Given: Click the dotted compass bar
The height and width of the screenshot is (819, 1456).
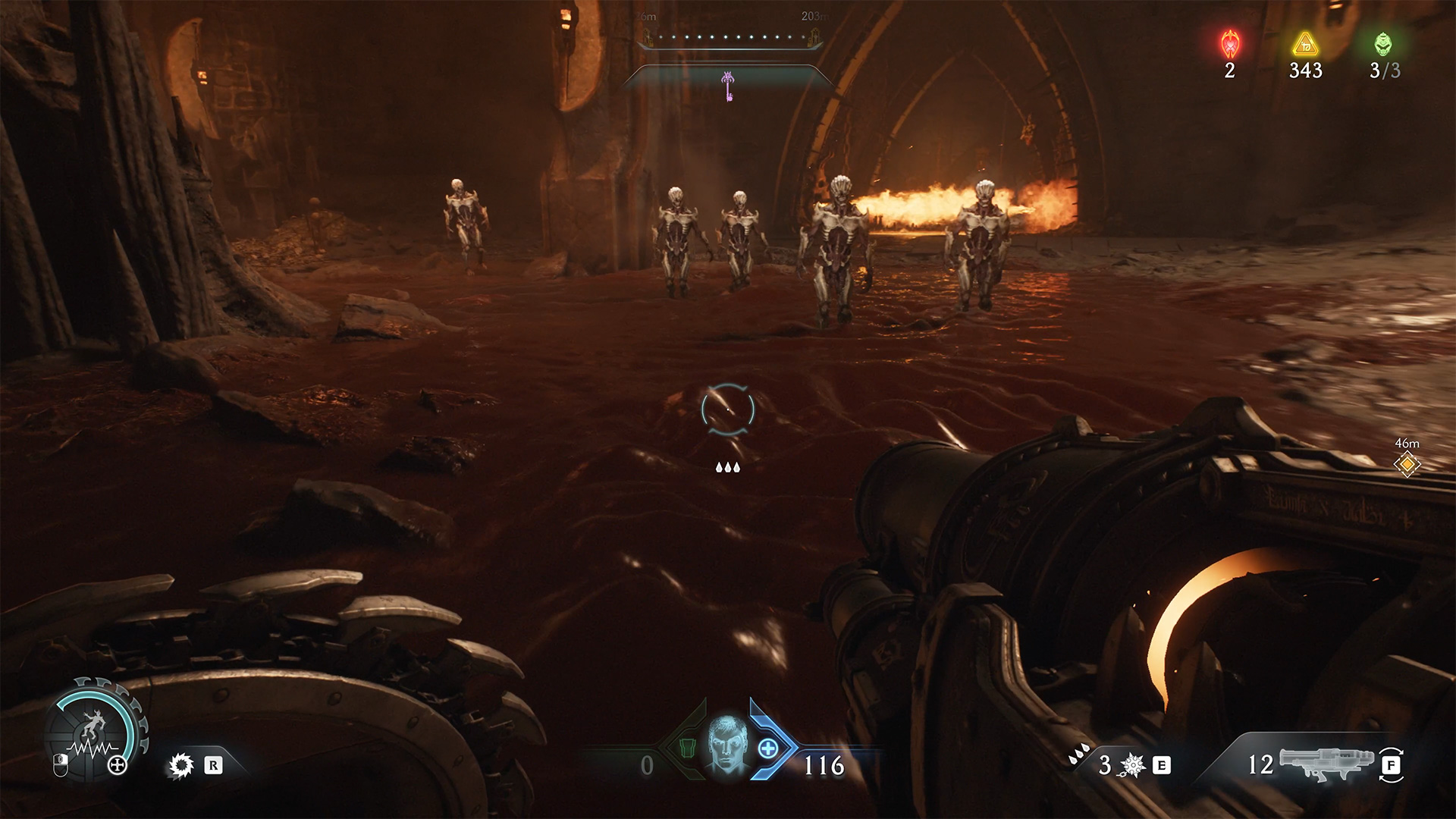Looking at the screenshot, I should 730,37.
